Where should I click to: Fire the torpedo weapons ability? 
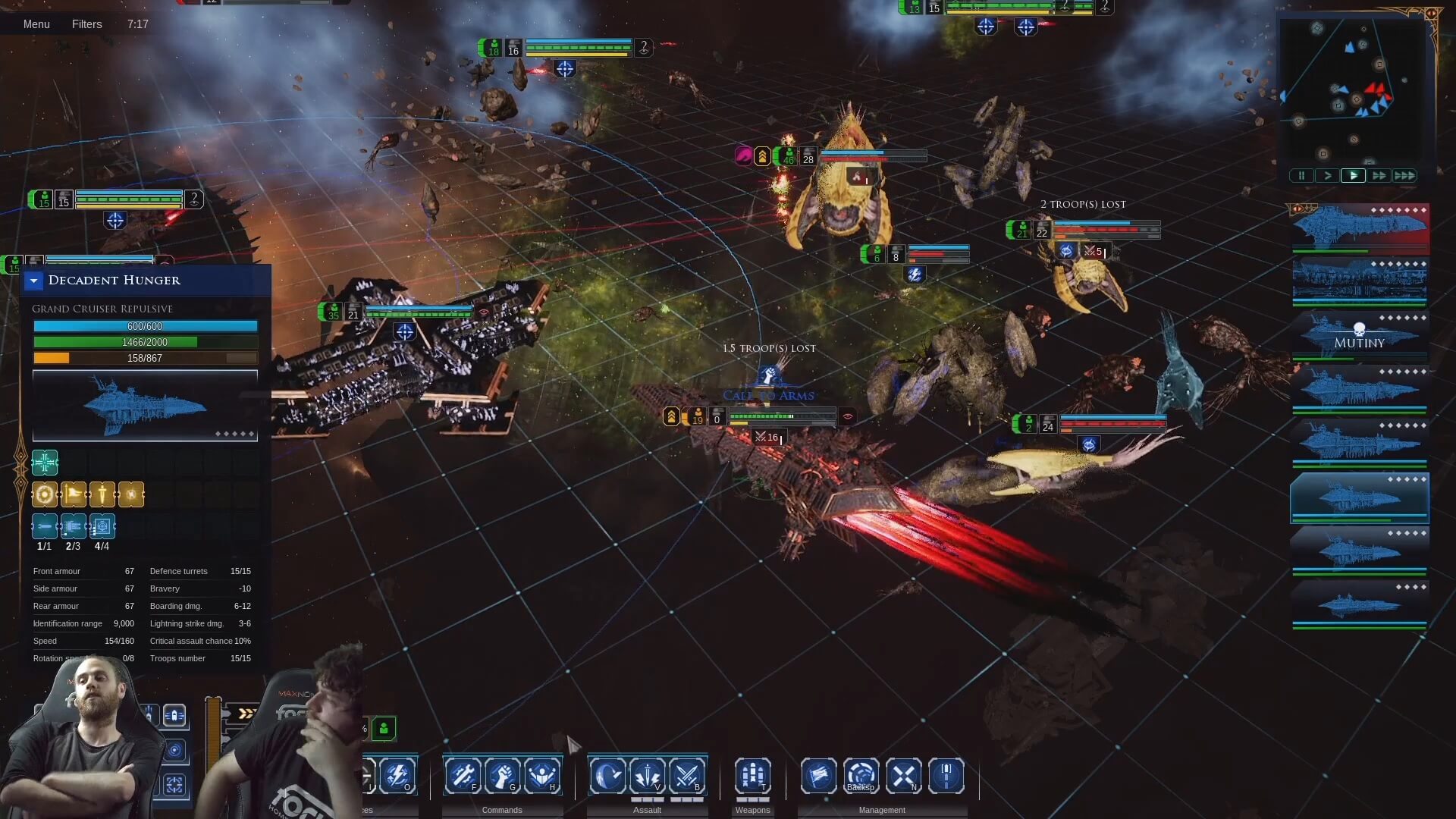pyautogui.click(x=752, y=776)
